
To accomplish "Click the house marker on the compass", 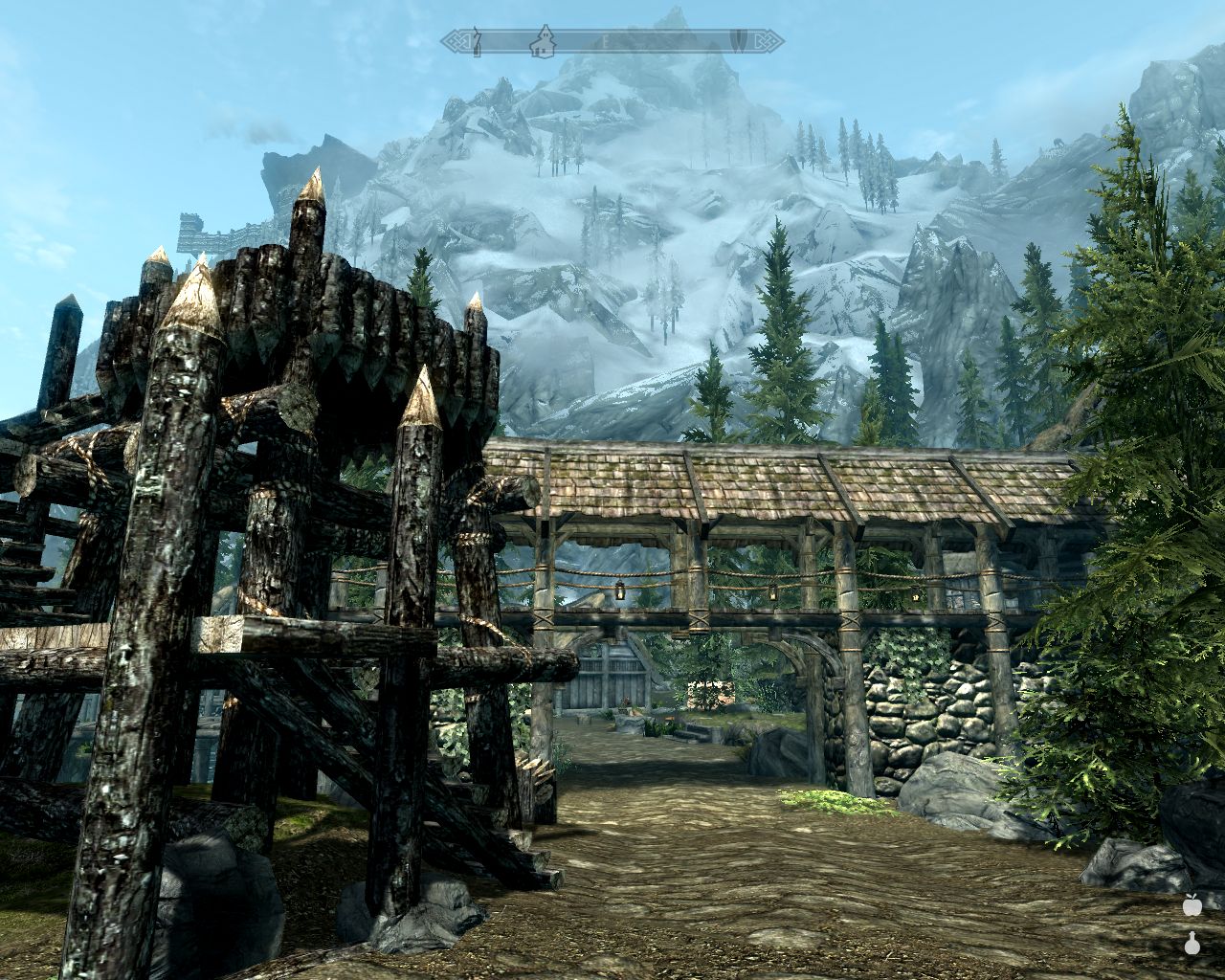I will pyautogui.click(x=544, y=39).
